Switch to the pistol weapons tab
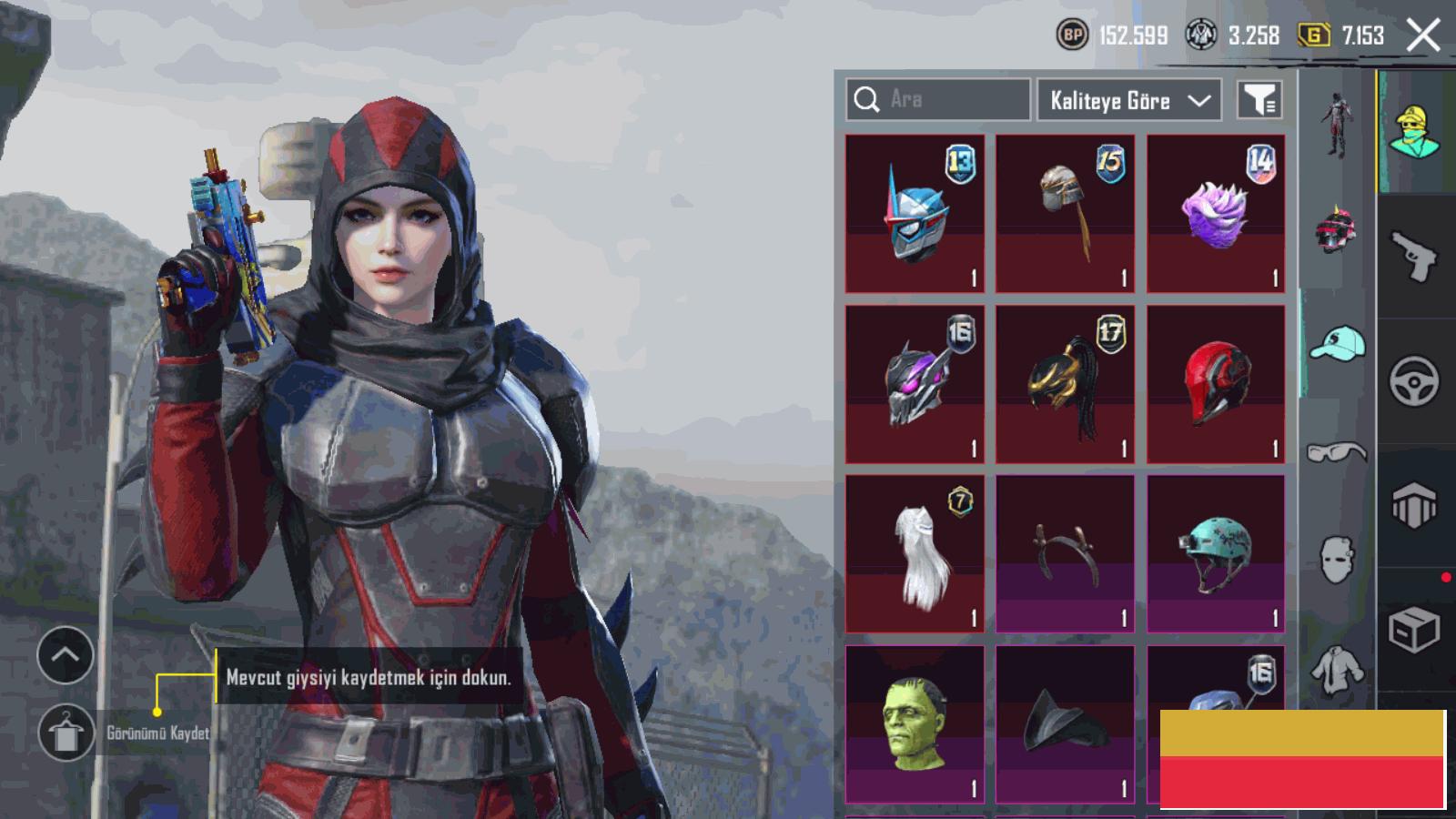 click(x=1414, y=257)
